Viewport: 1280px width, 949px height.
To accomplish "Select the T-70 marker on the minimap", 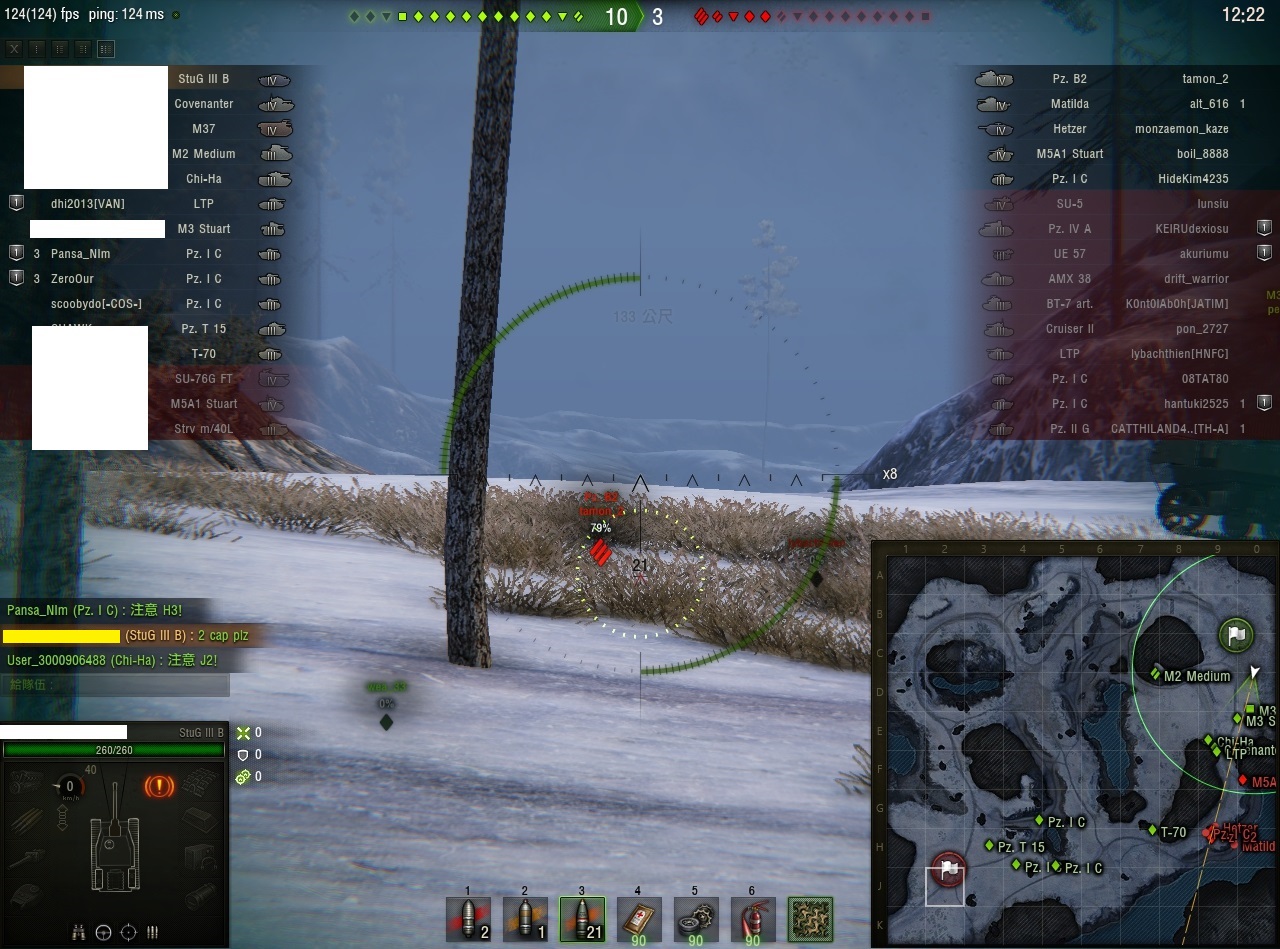I will point(1152,830).
